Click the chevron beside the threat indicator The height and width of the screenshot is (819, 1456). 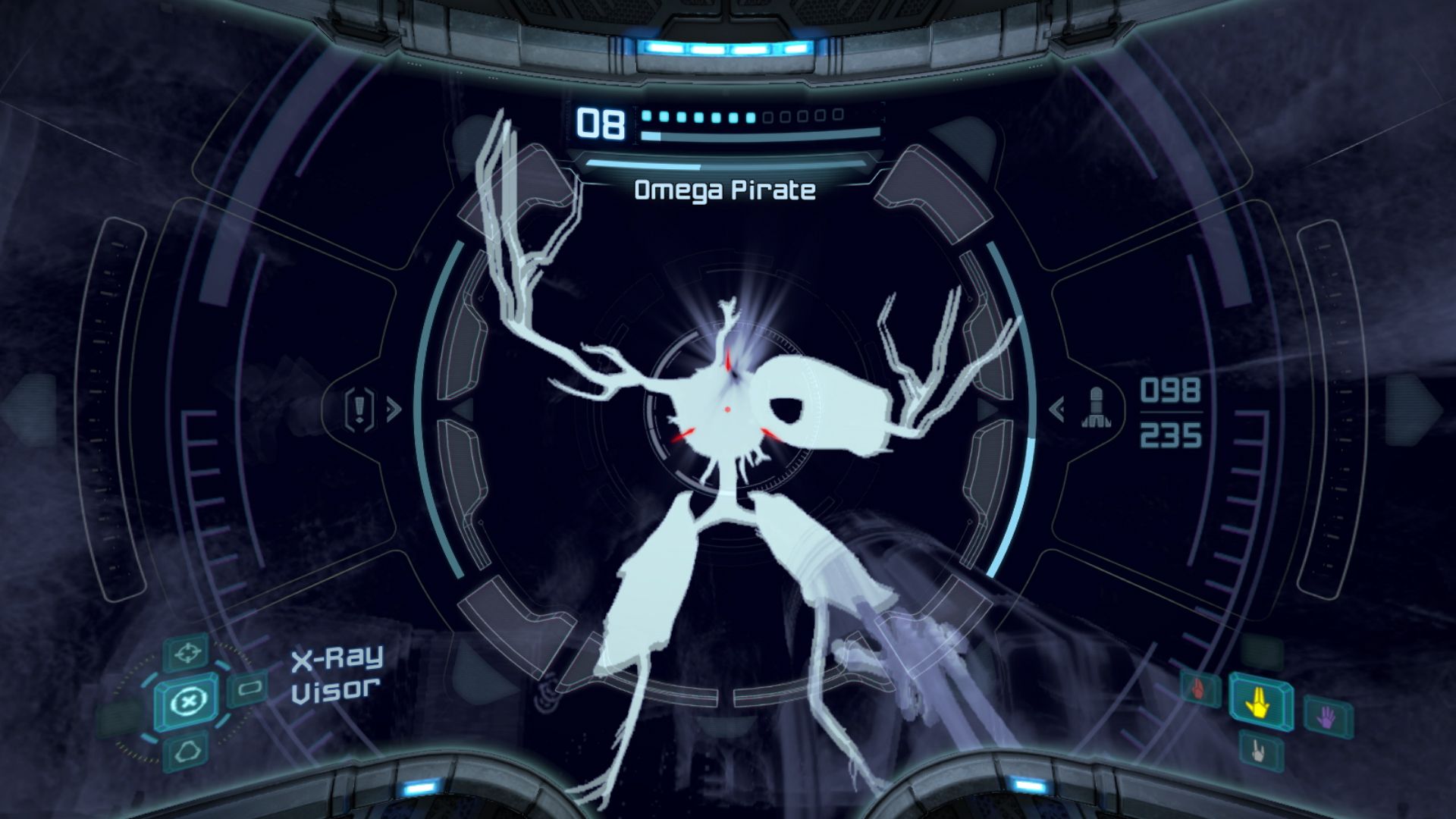[x=394, y=409]
